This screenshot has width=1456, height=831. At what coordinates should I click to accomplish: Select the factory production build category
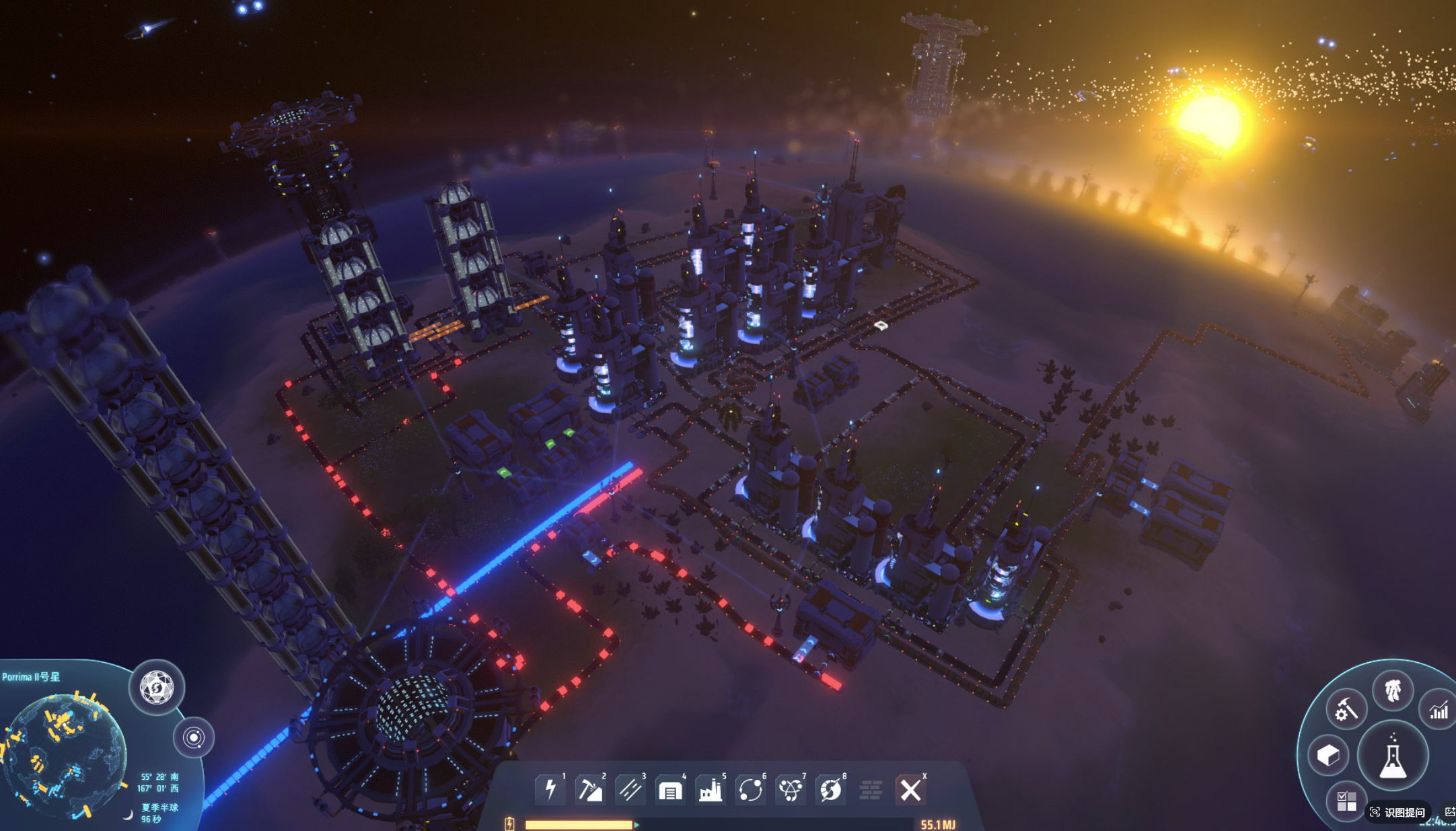pyautogui.click(x=711, y=790)
